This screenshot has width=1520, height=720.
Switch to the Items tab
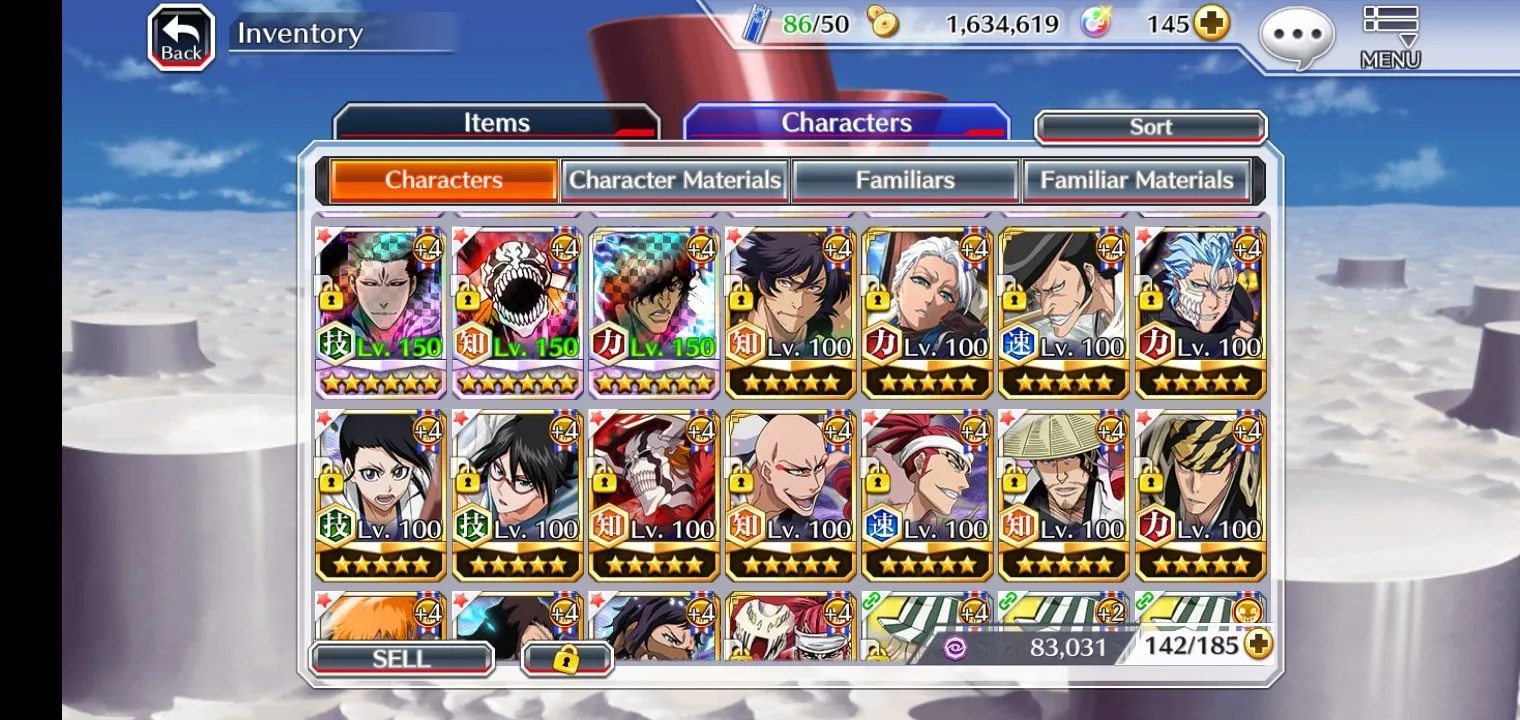click(496, 123)
